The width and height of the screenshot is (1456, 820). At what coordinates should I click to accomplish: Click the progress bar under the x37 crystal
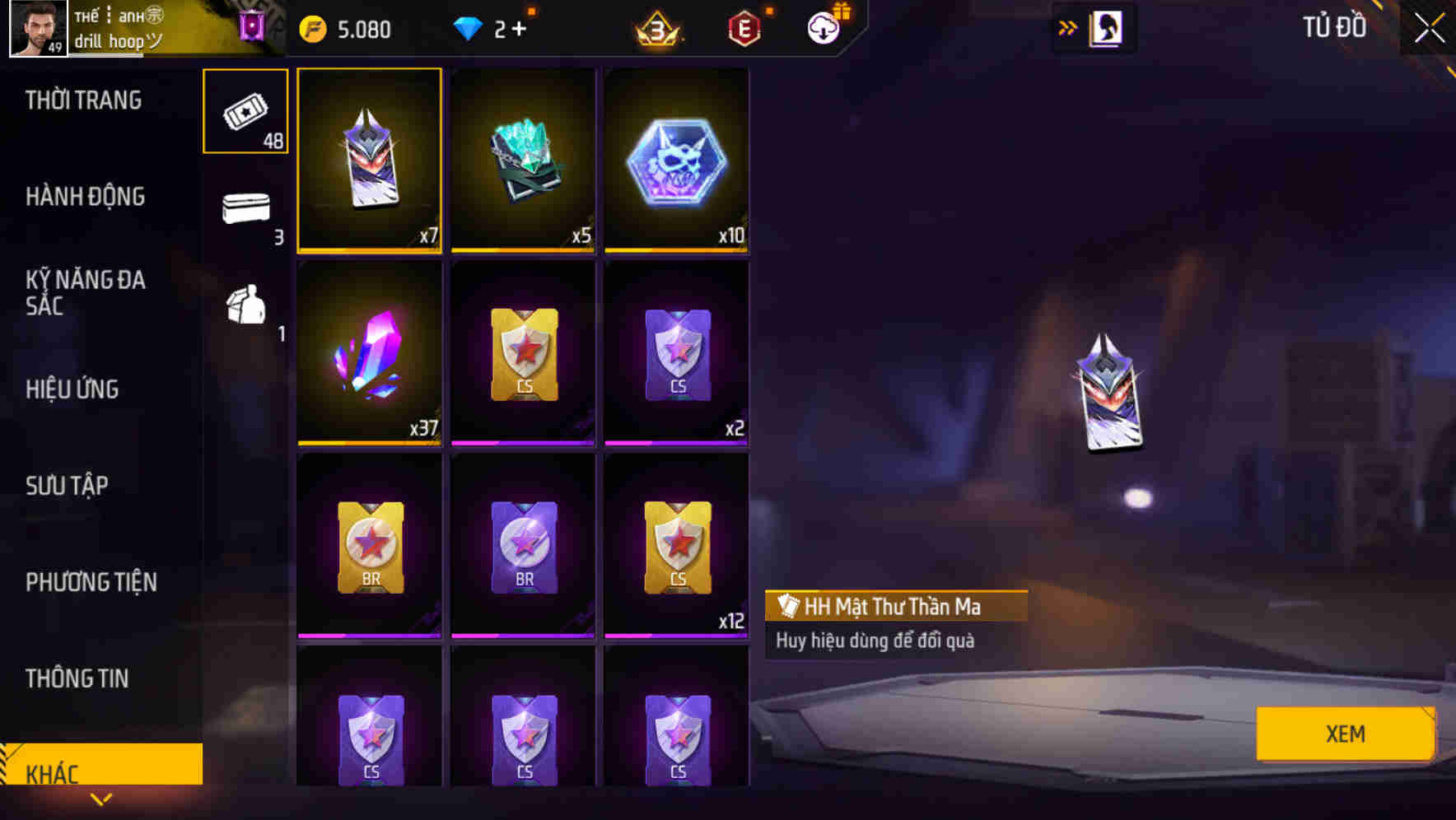point(369,442)
